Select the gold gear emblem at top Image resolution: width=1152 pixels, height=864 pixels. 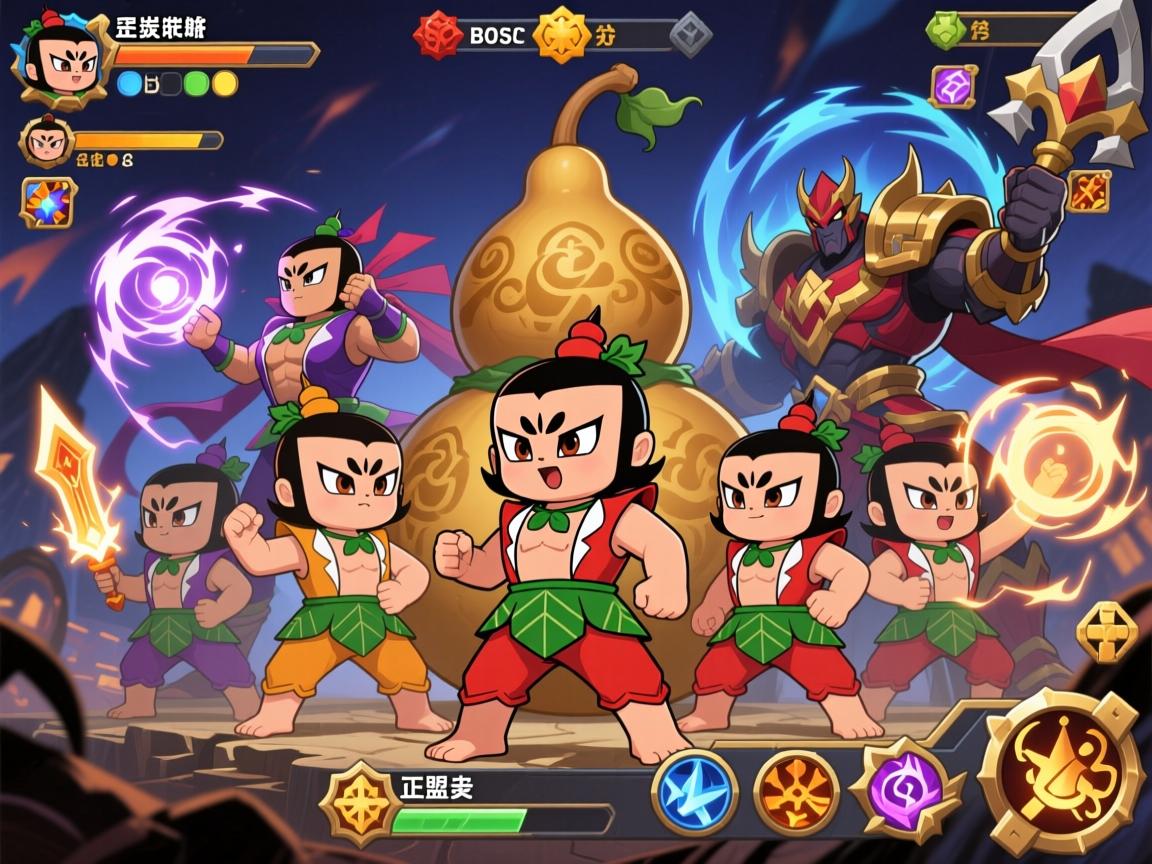561,36
